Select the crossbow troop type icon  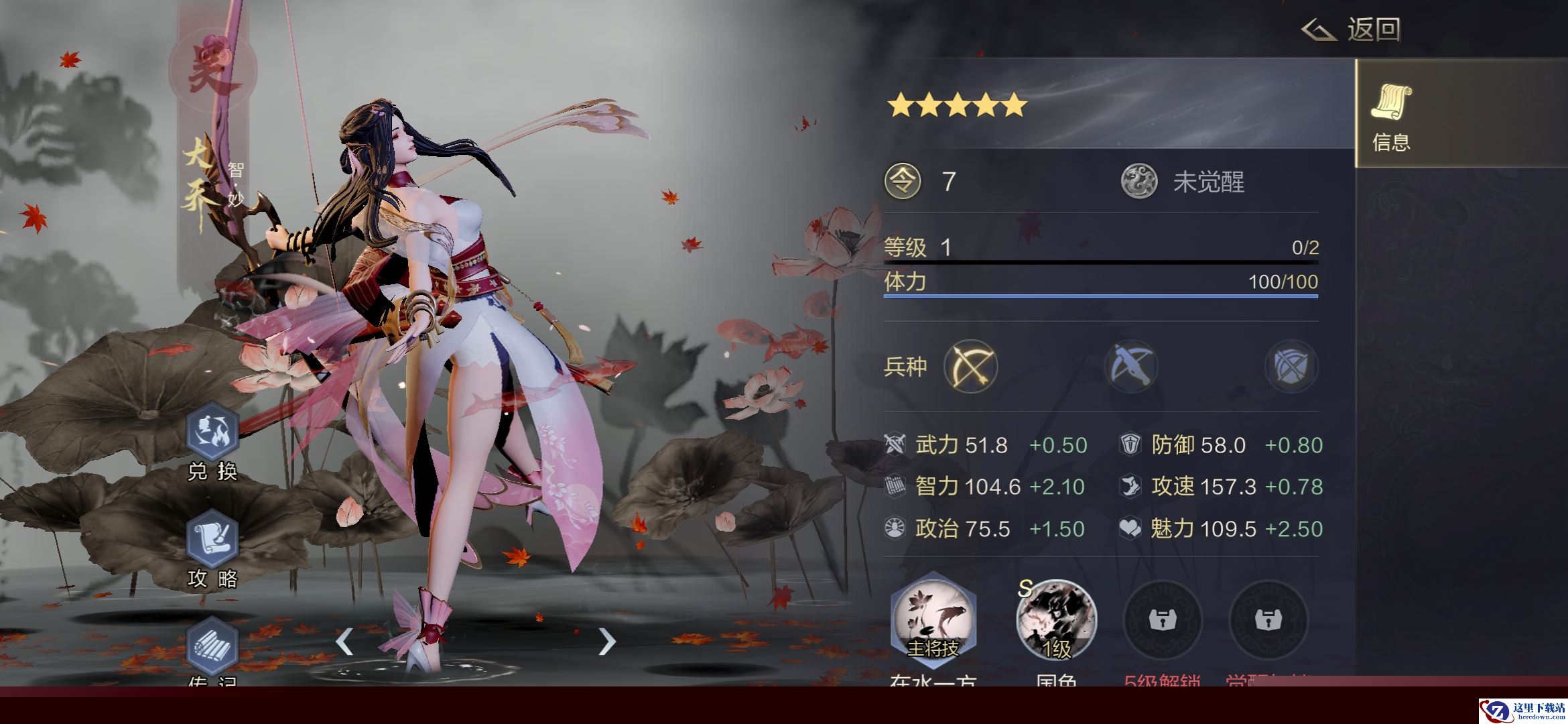point(1131,366)
